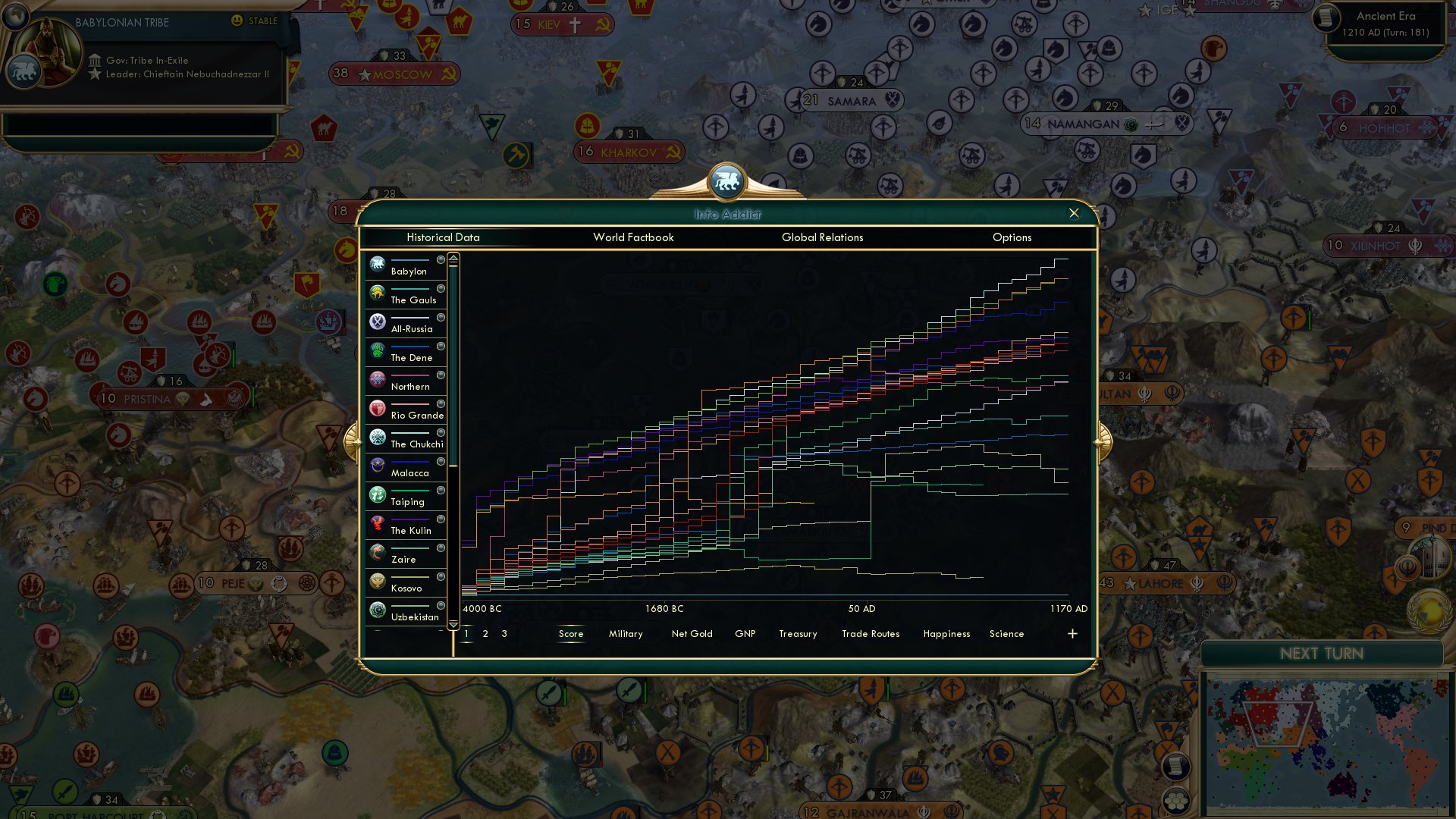Image resolution: width=1456 pixels, height=819 pixels.
Task: Open the Global Relations tab
Action: [x=822, y=237]
